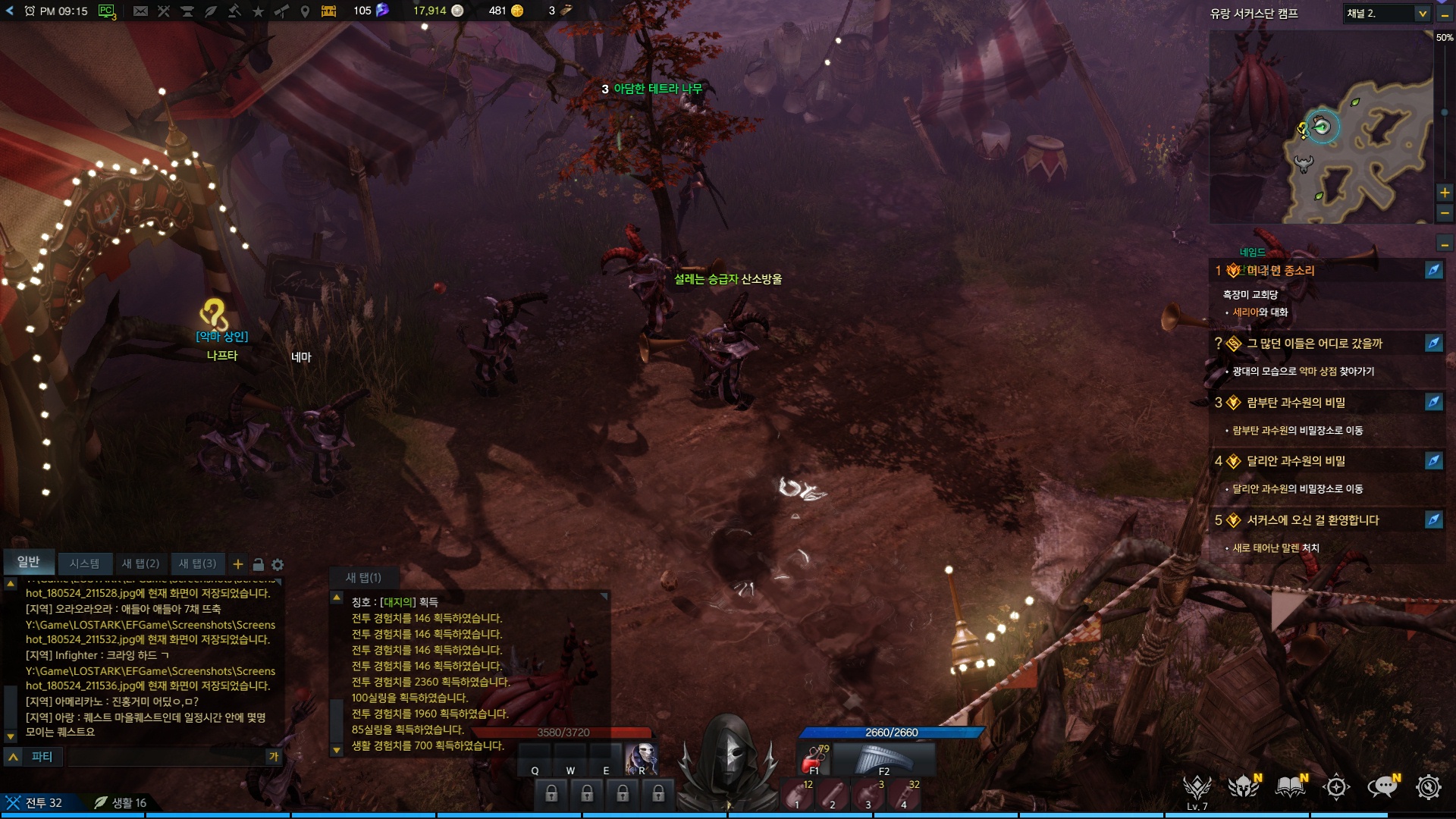1456x819 pixels.
Task: Select the 서커스에 오신 걸 환영합니다 quest
Action: tap(1313, 520)
